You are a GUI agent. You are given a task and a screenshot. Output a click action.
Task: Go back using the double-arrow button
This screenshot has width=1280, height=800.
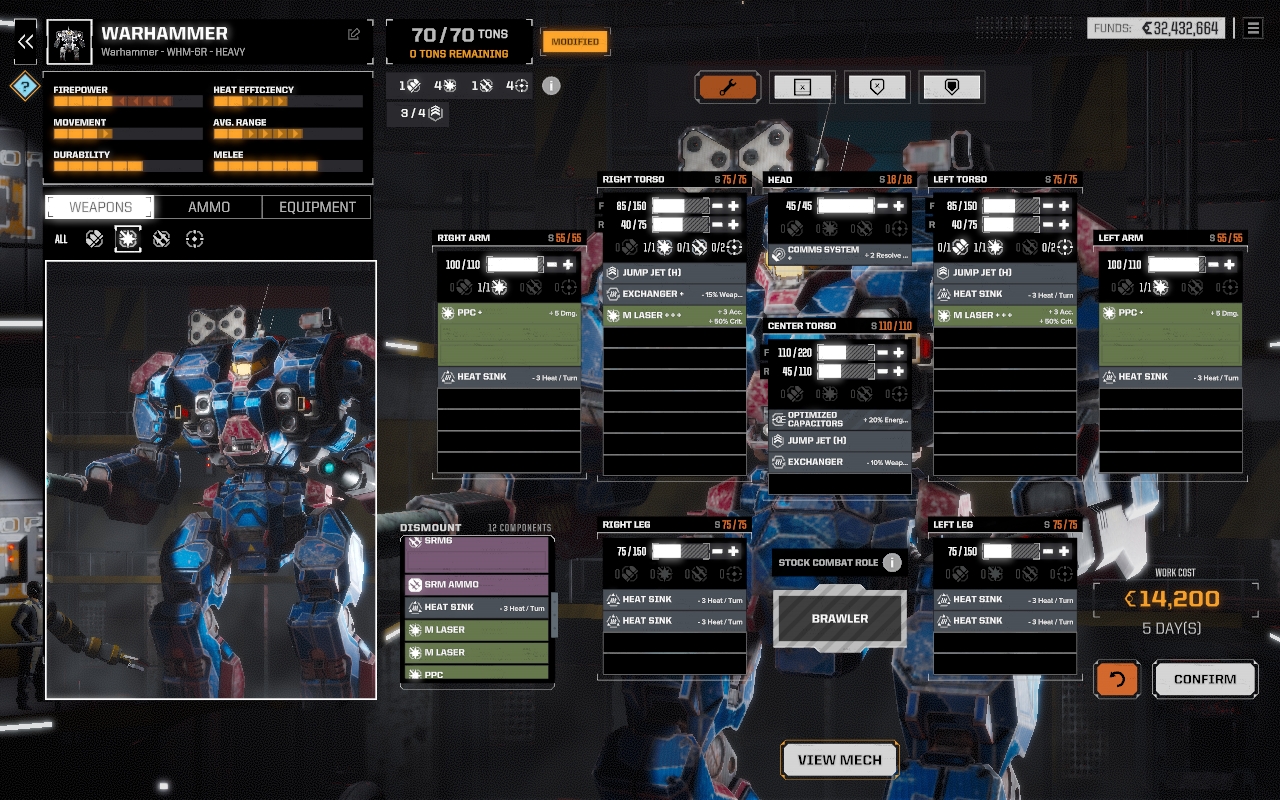(25, 42)
